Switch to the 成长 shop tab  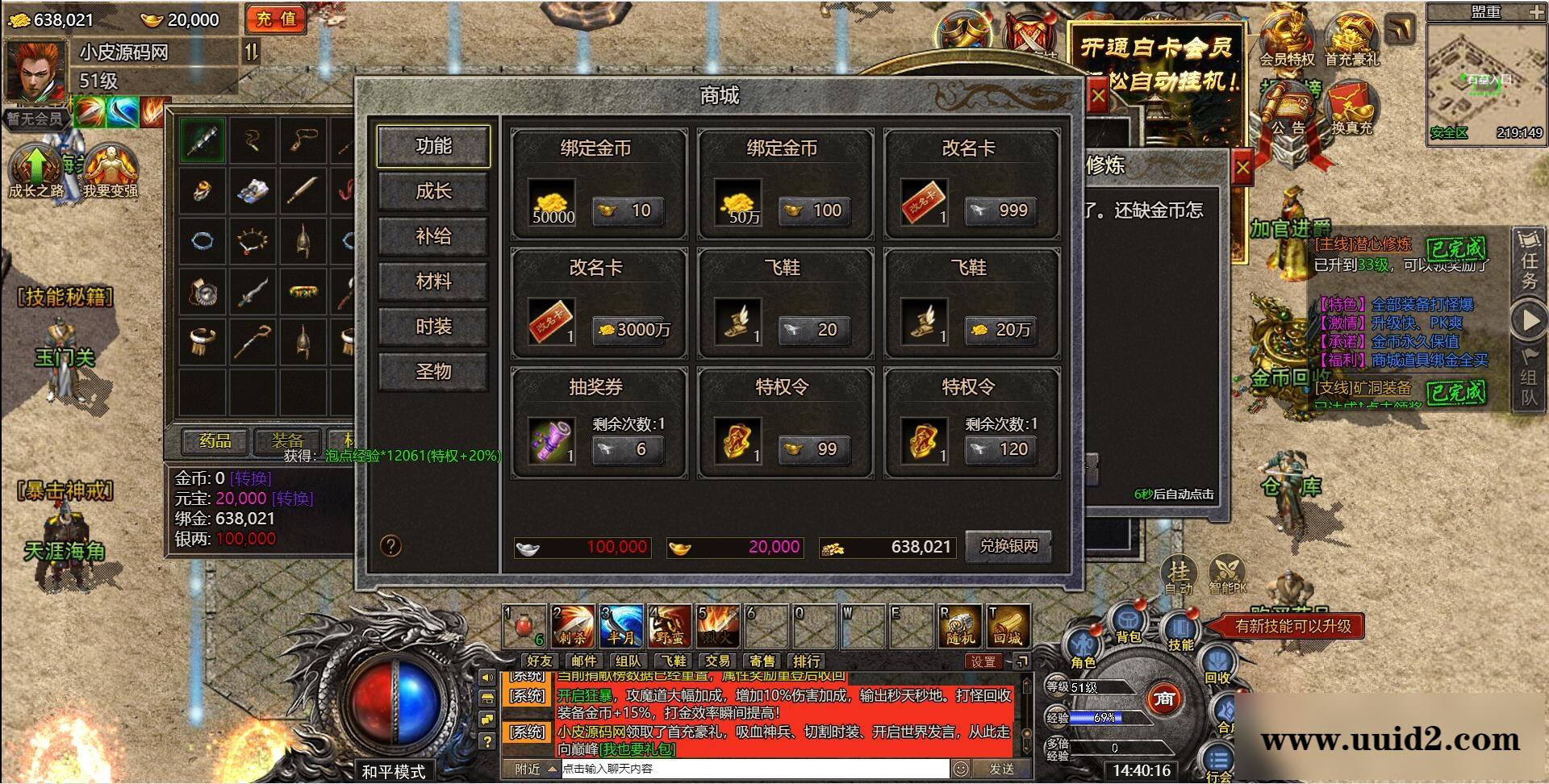[x=433, y=192]
